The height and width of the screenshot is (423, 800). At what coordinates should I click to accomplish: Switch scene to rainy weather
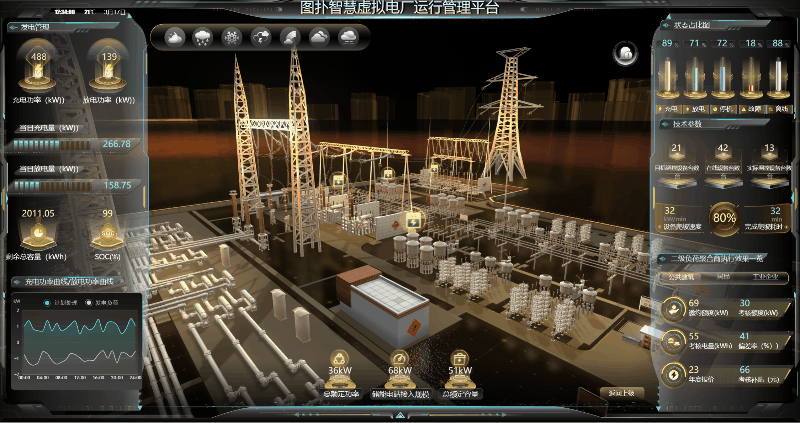(203, 38)
